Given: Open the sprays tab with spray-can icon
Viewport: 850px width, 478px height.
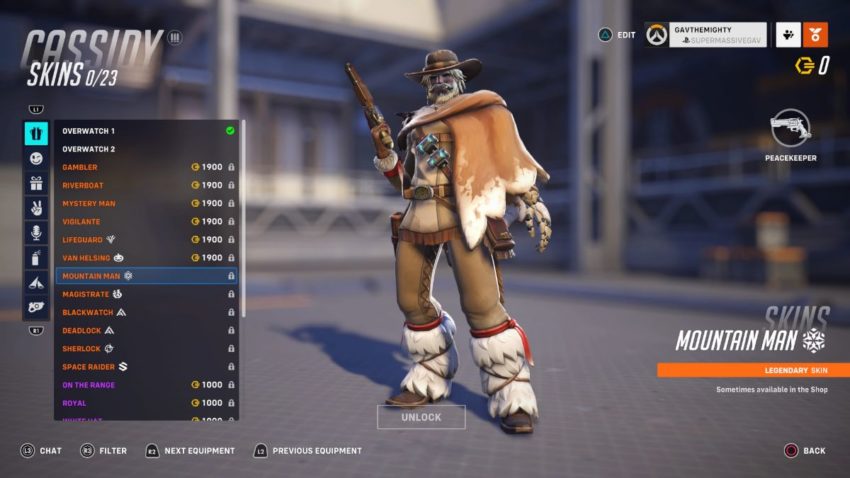Looking at the screenshot, I should tap(36, 258).
